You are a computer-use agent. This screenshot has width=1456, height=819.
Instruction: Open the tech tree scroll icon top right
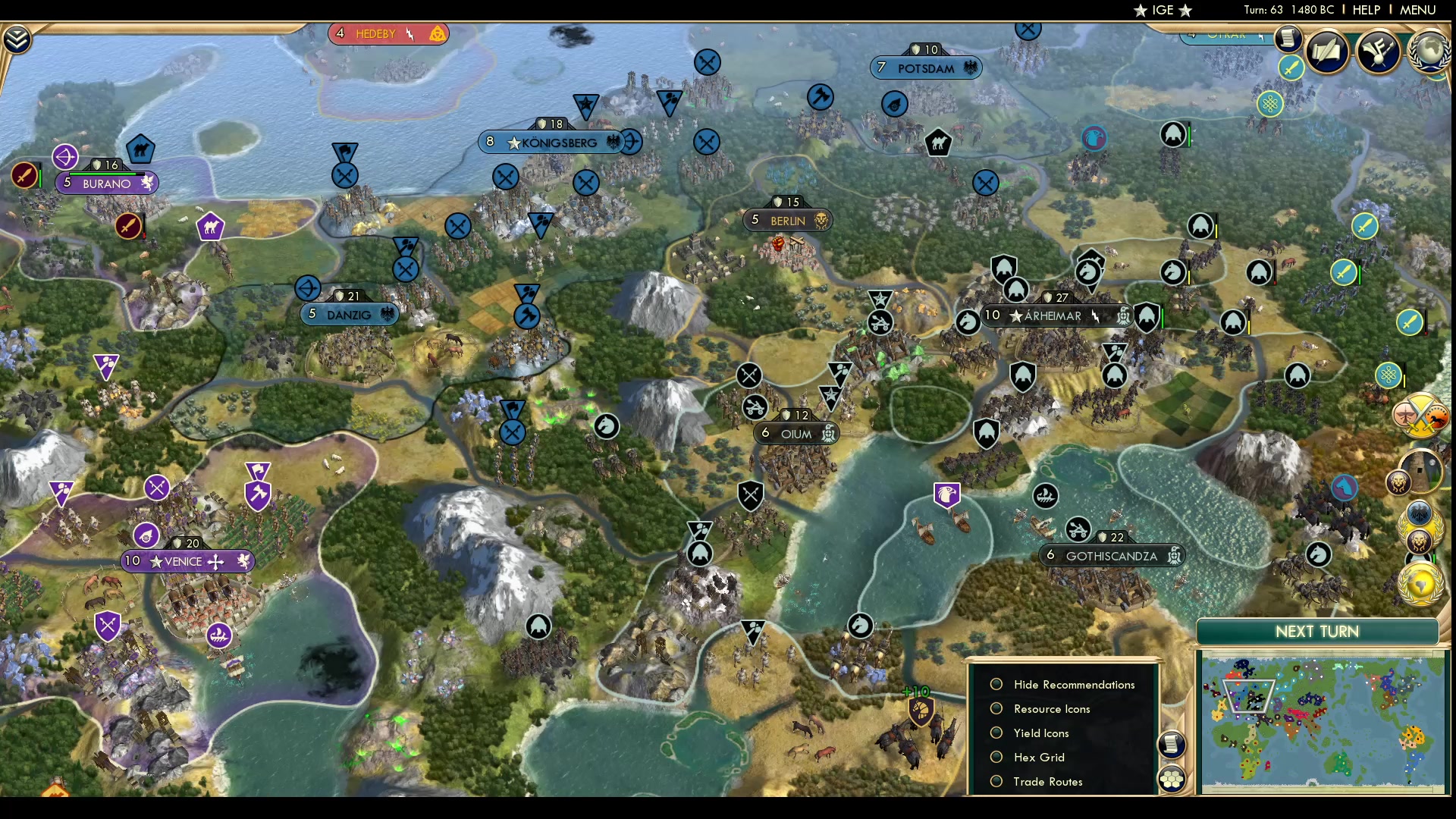[x=1289, y=39]
